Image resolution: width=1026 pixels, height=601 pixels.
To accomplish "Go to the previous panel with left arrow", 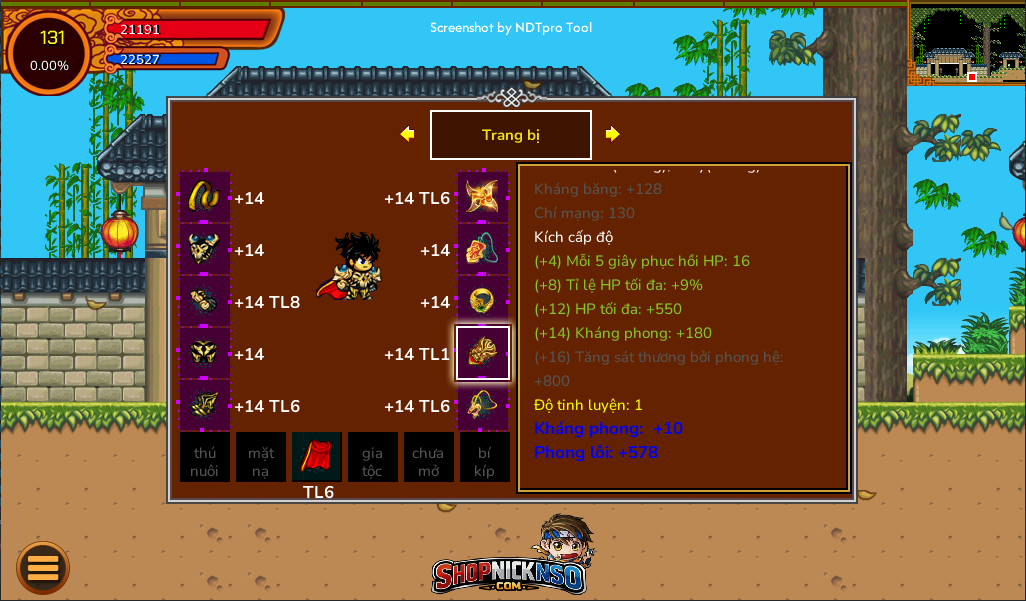I will tap(407, 134).
